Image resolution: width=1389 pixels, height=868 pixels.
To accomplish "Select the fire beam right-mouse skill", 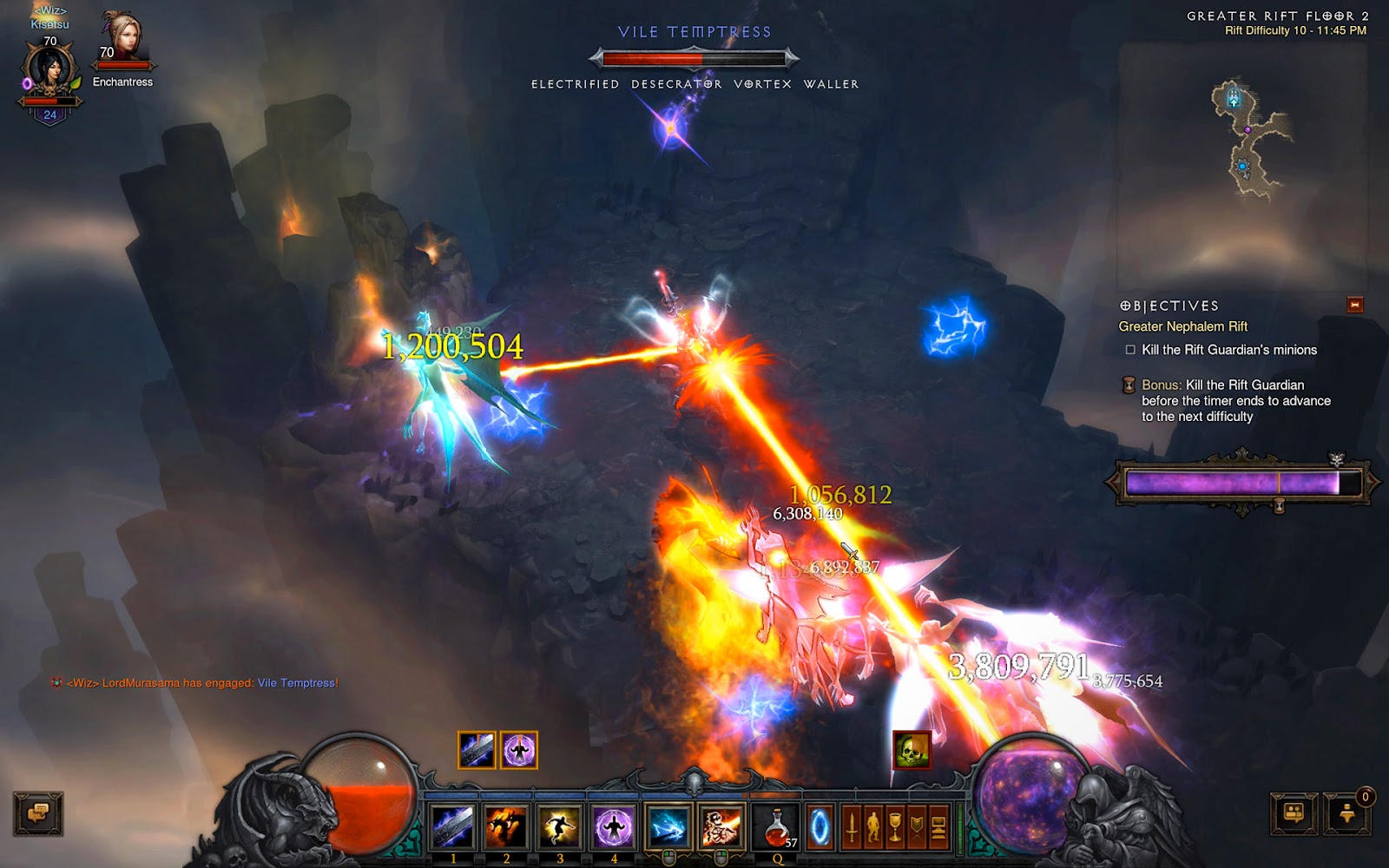I will pyautogui.click(x=721, y=826).
